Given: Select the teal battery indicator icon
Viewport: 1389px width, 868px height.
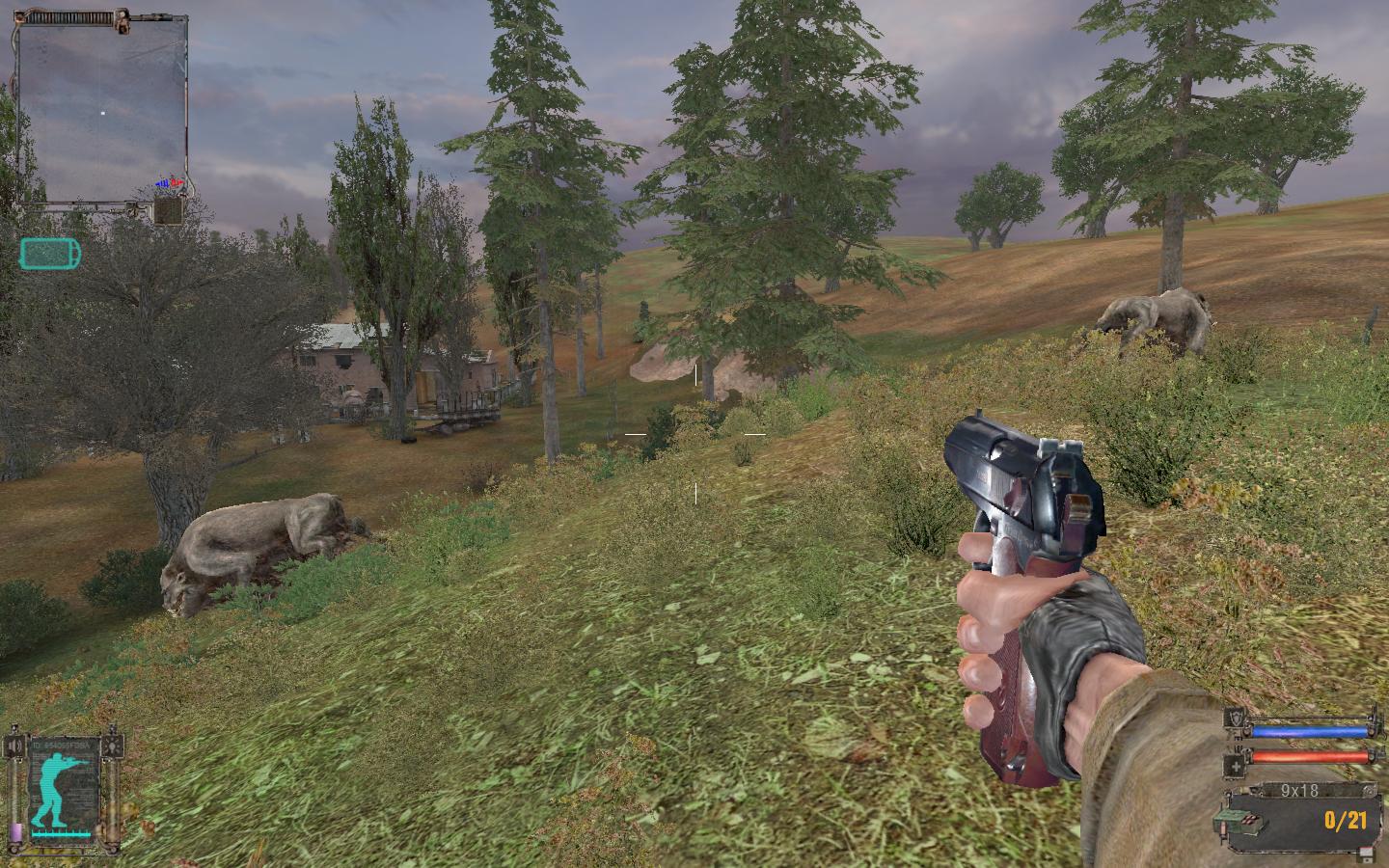Looking at the screenshot, I should (x=49, y=255).
